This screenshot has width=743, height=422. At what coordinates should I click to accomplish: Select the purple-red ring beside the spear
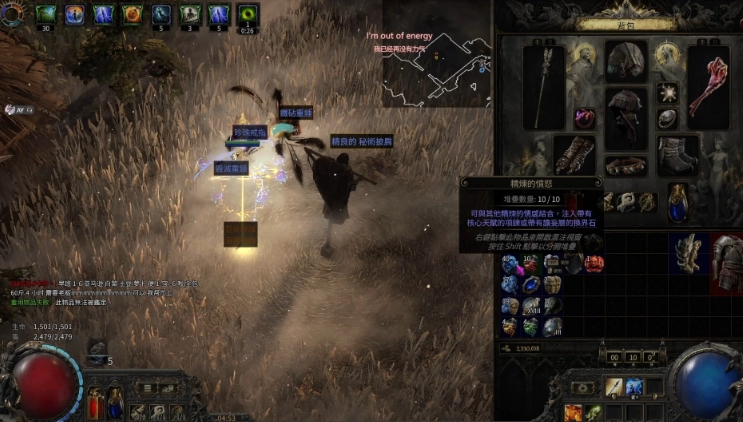[x=586, y=118]
